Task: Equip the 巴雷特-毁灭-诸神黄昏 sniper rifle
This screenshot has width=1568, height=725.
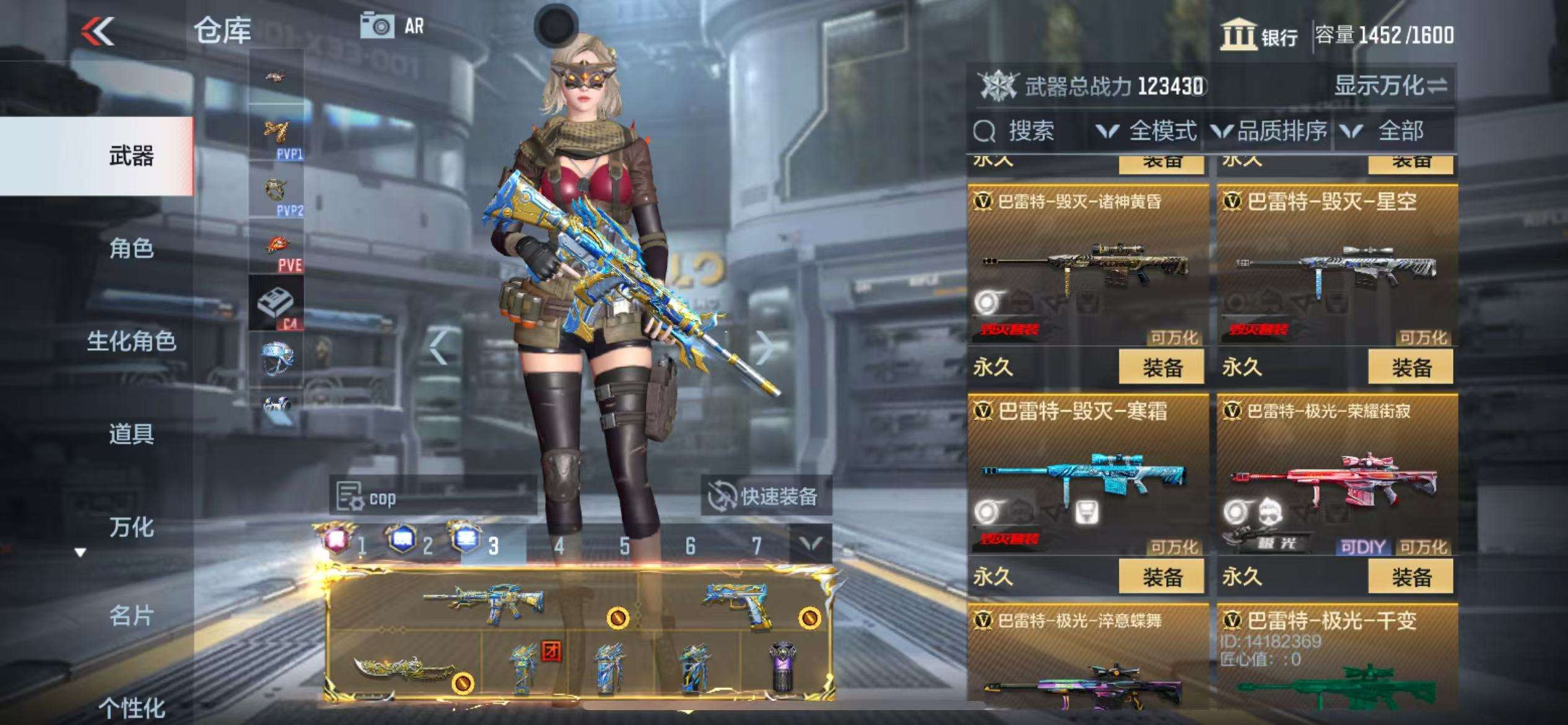Action: 1161,367
